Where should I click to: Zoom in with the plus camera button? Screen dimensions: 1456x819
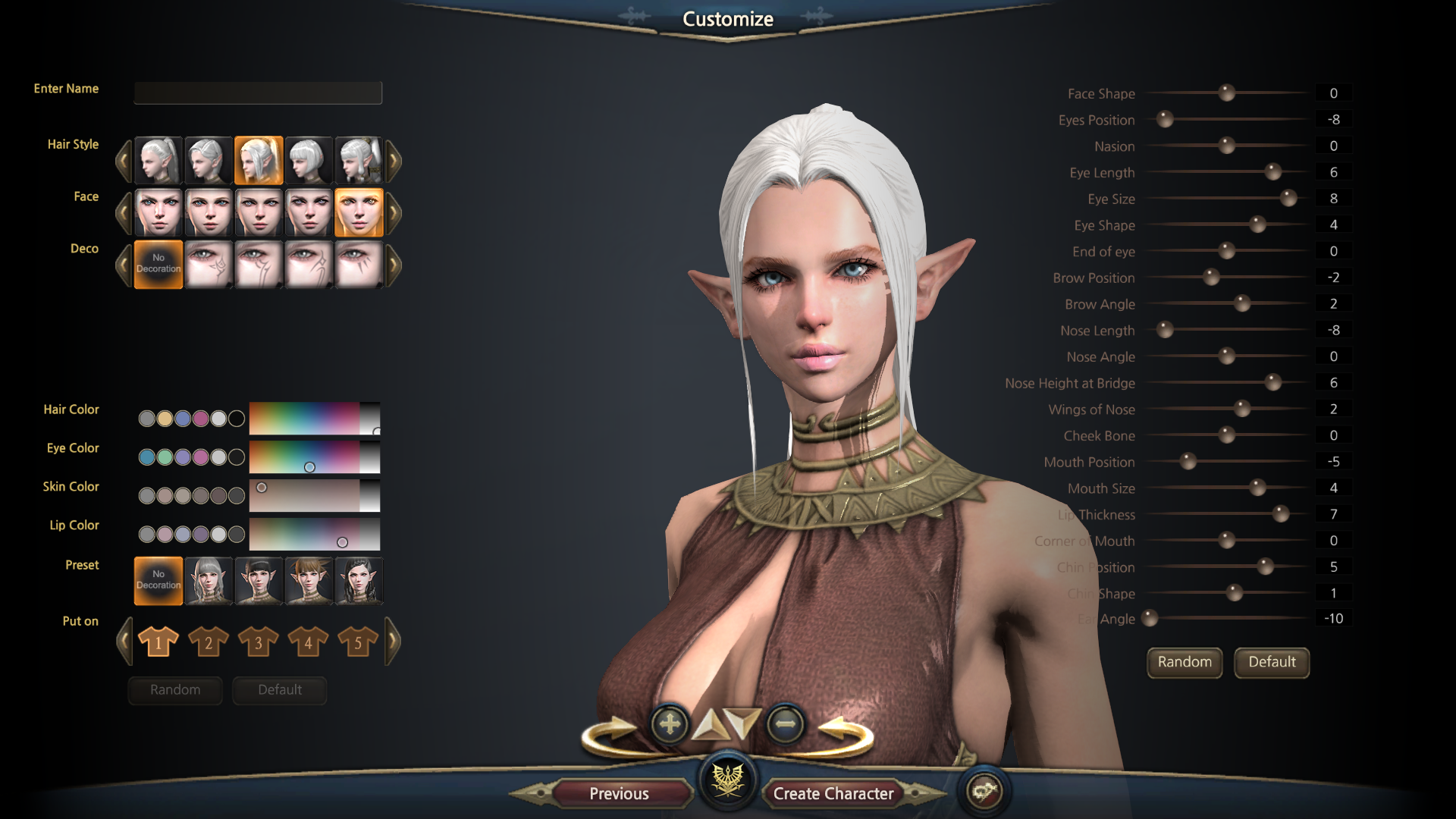(670, 724)
